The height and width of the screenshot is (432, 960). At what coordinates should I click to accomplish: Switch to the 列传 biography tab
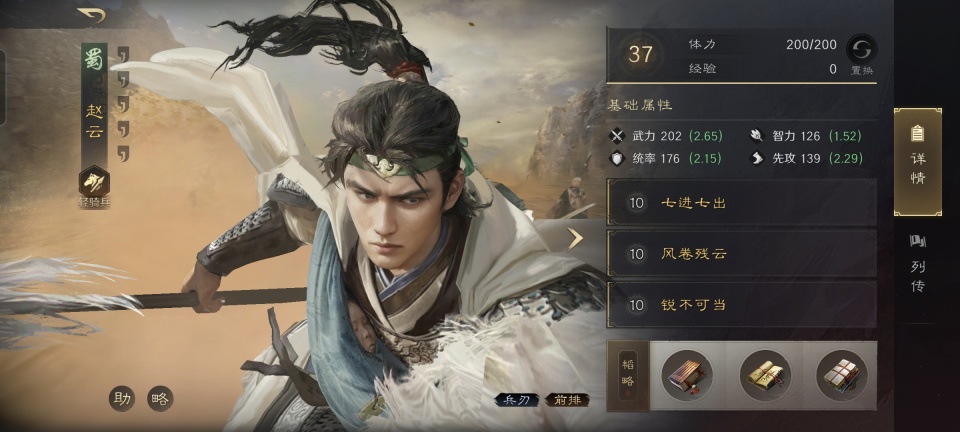917,264
